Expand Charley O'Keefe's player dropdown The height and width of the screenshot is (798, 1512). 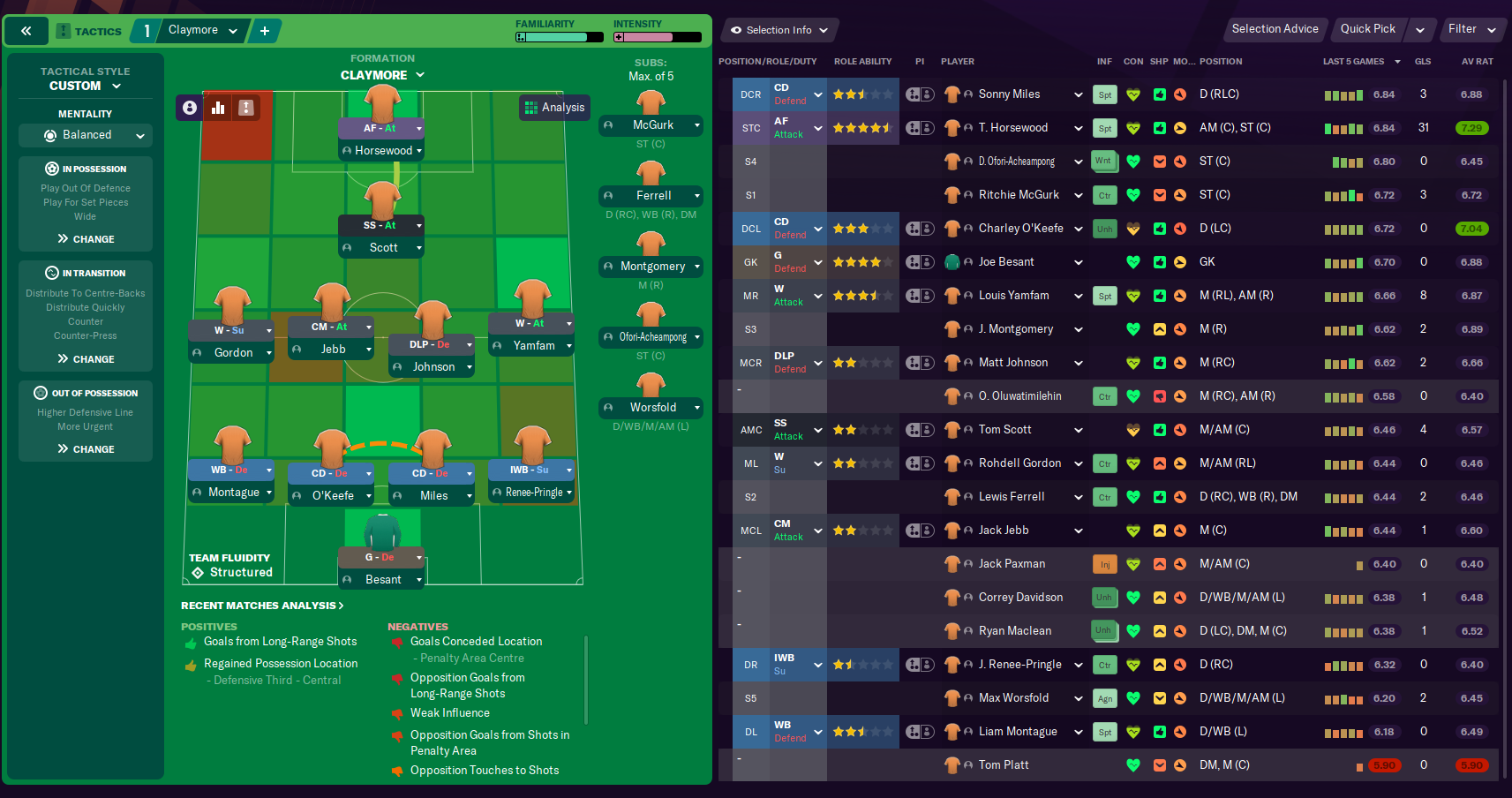[1079, 228]
